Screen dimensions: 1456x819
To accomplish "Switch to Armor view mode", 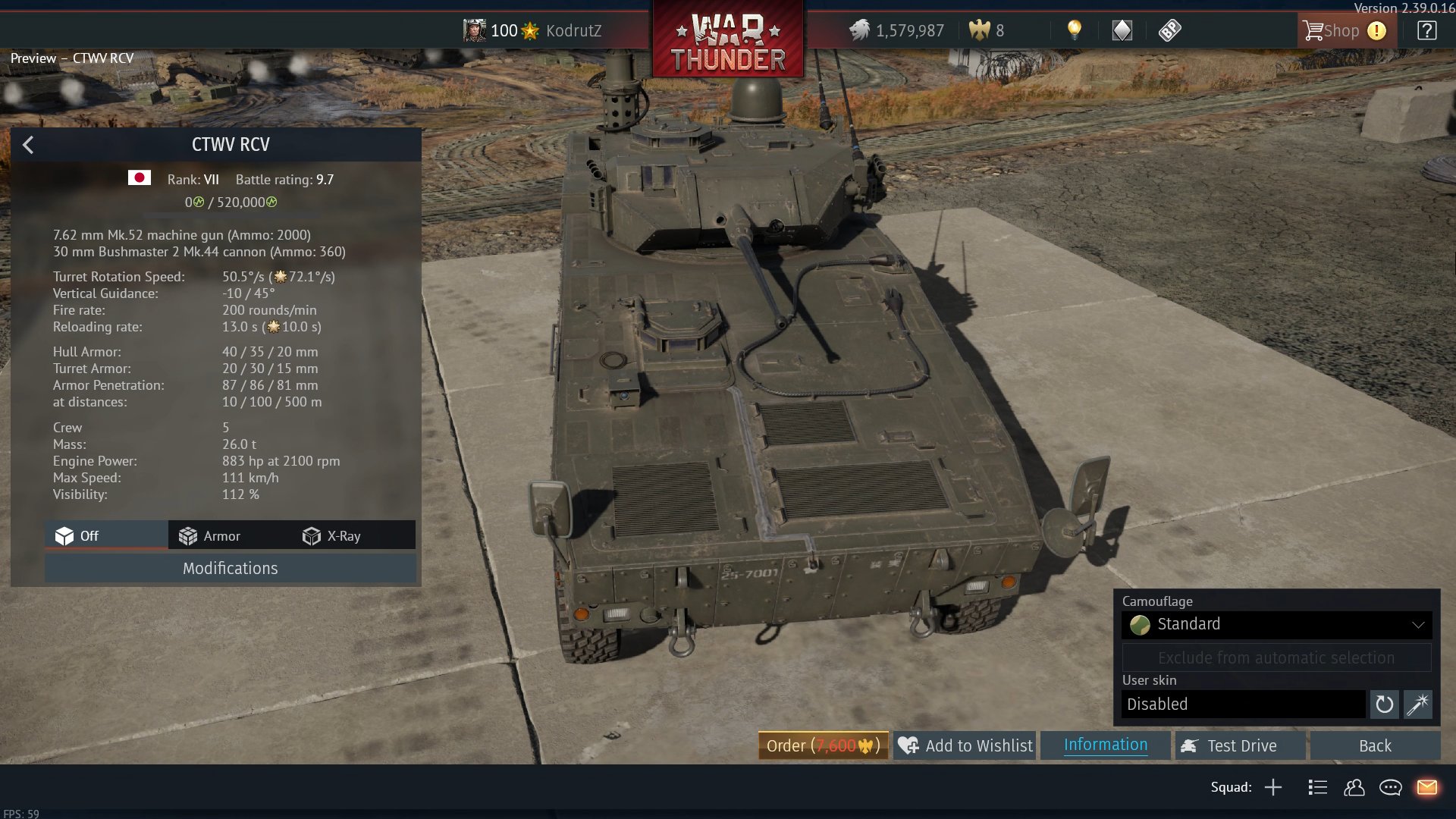I will point(210,536).
